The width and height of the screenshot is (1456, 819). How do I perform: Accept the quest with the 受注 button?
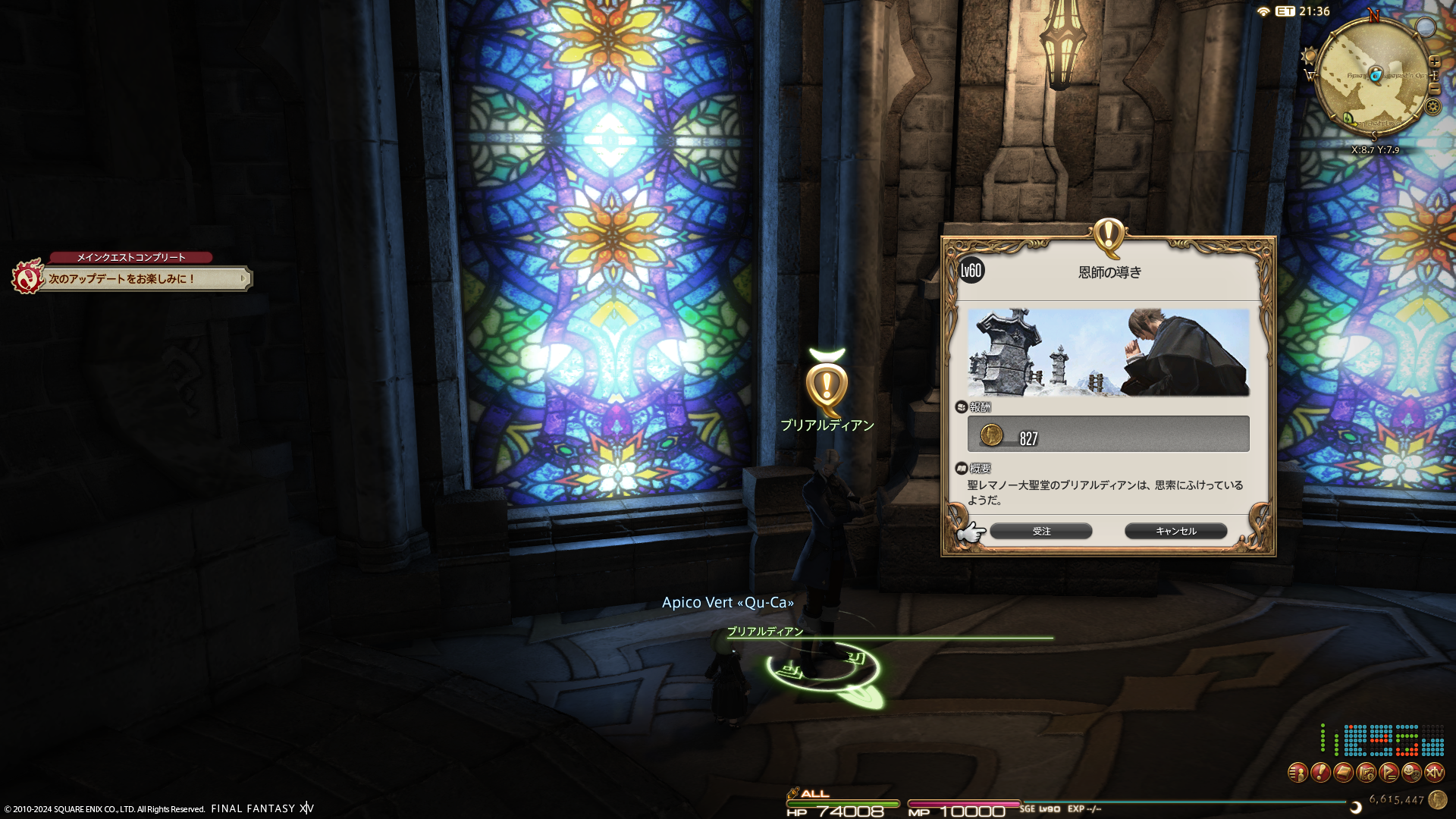click(x=1040, y=532)
